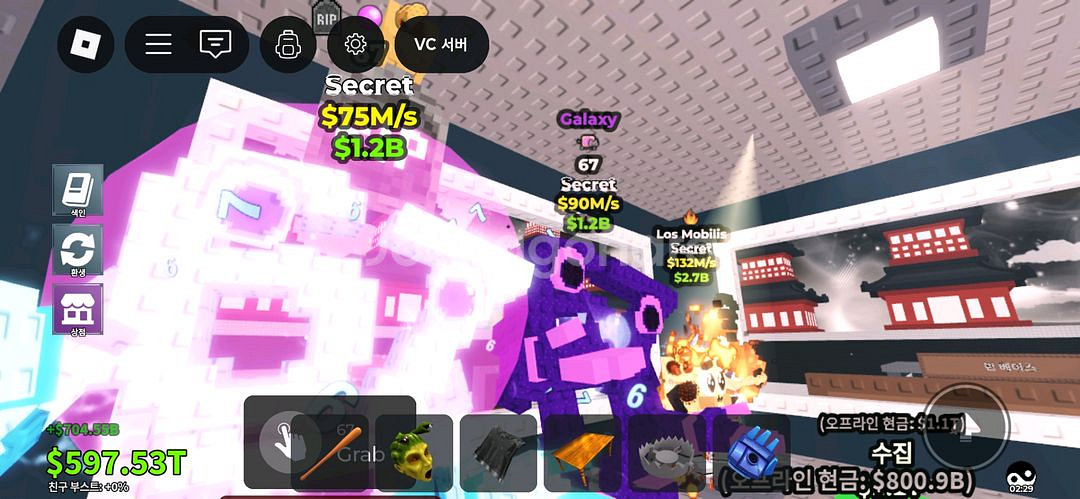This screenshot has width=1080, height=499.
Task: Equip the baseball bat from the hotbar
Action: 329,452
